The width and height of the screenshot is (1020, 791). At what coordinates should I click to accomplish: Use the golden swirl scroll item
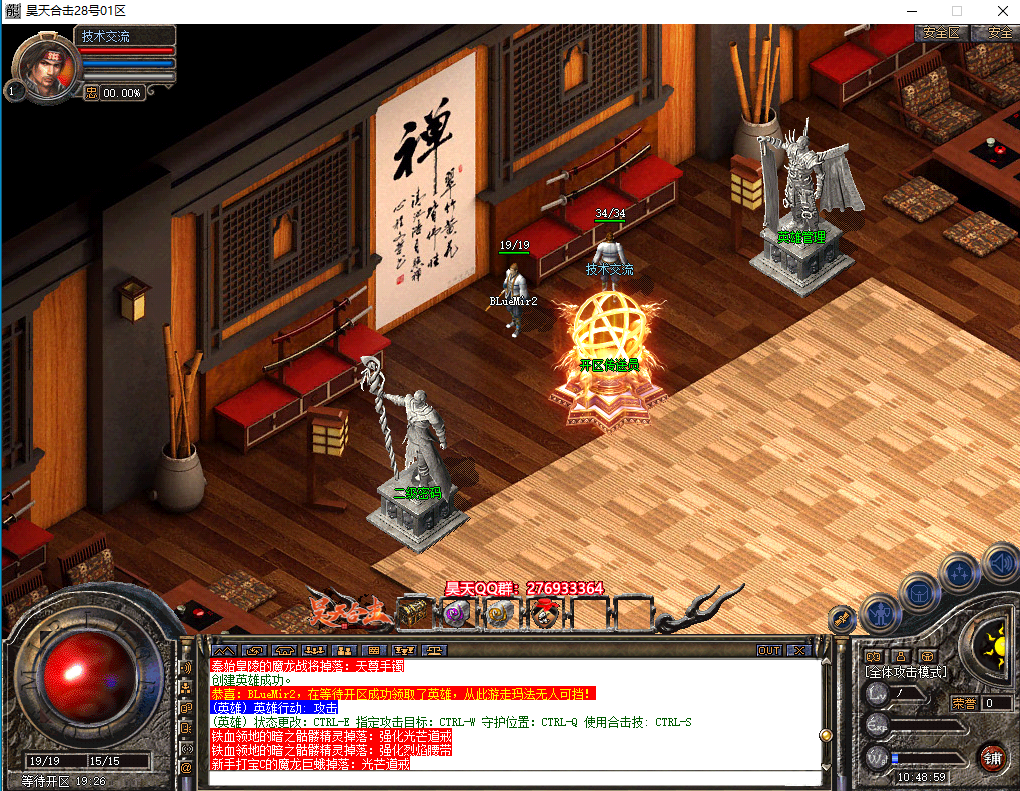click(x=499, y=613)
